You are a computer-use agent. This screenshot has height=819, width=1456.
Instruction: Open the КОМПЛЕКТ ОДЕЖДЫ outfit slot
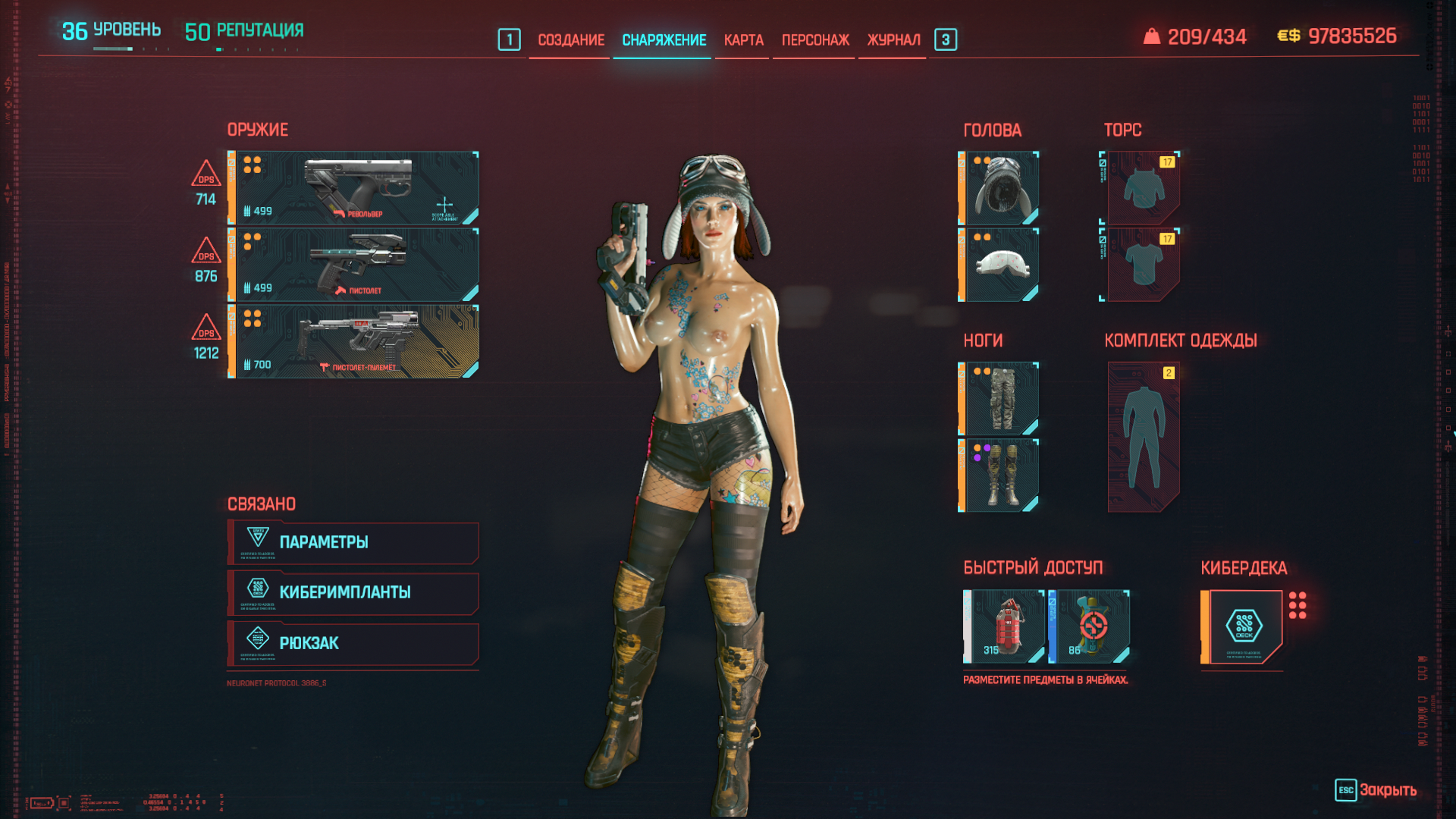click(1143, 437)
